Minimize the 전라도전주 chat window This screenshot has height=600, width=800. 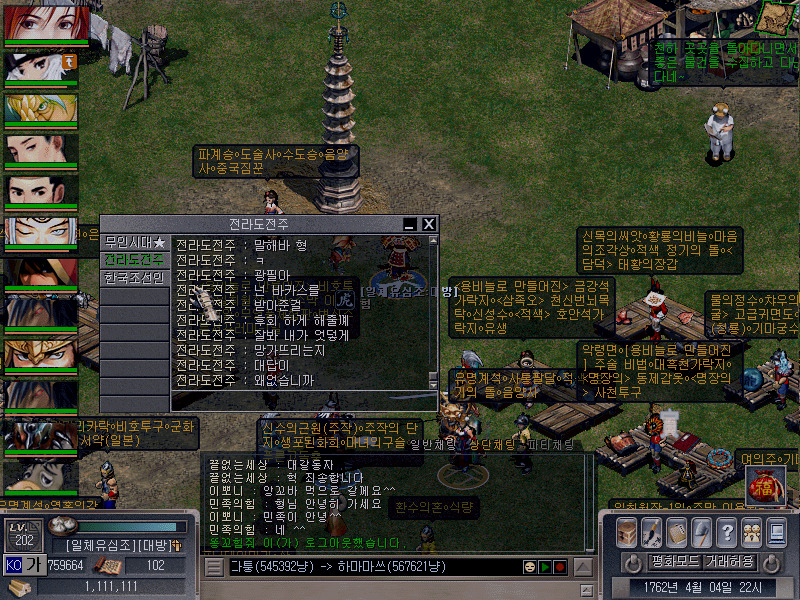[410, 225]
